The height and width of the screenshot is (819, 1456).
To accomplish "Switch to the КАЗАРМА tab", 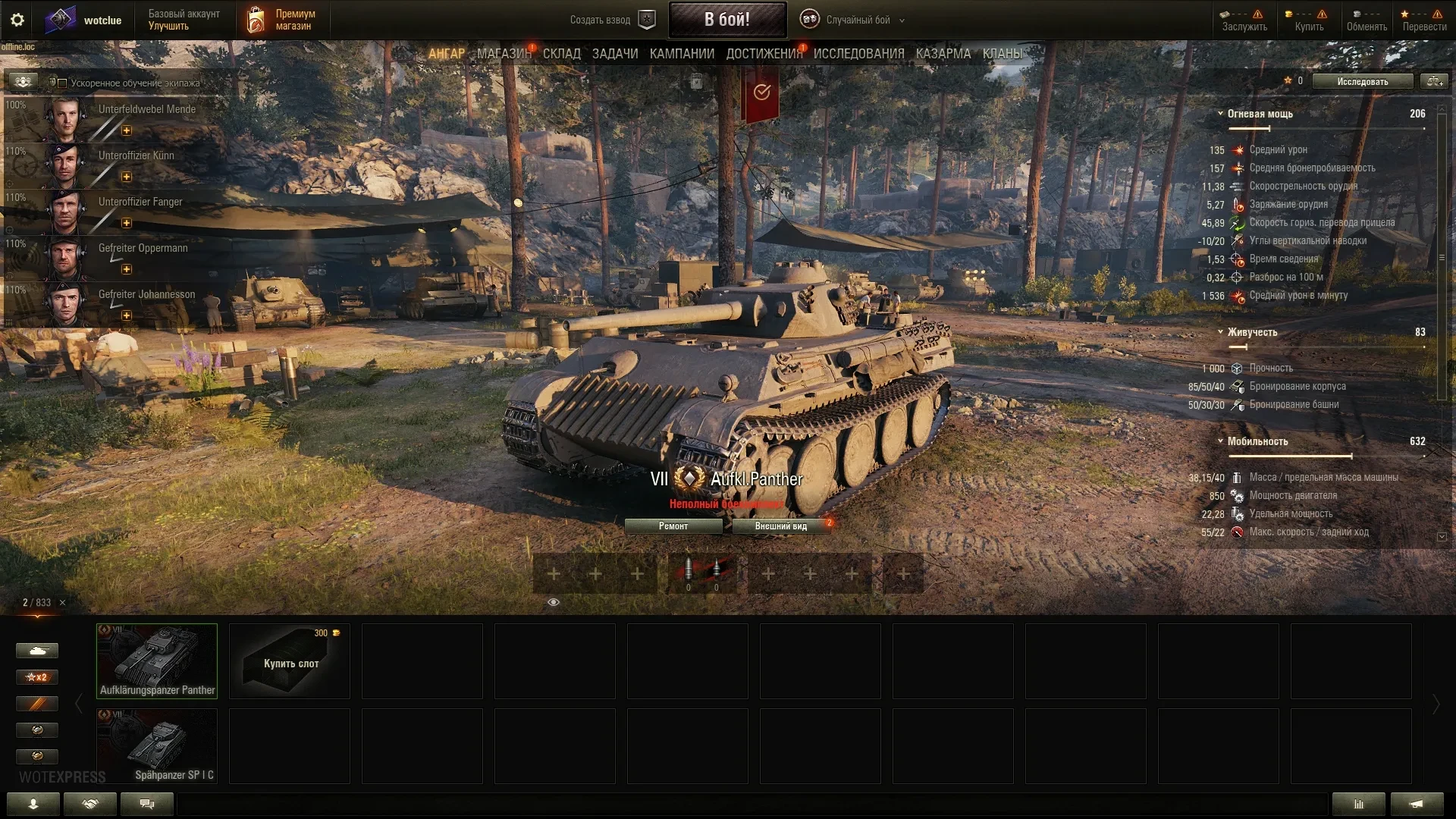I will pyautogui.click(x=943, y=54).
